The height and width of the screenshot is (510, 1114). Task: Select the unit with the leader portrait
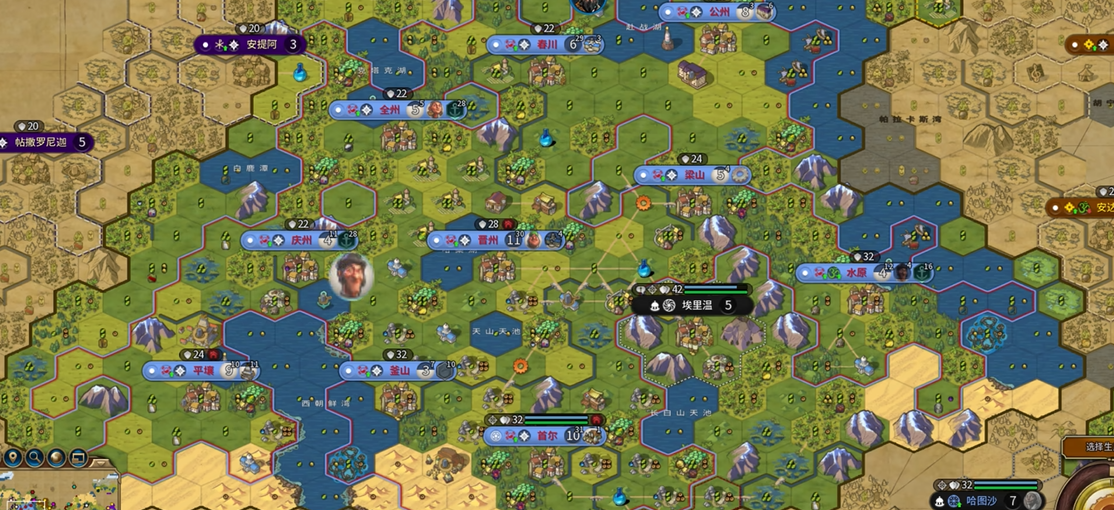click(351, 274)
